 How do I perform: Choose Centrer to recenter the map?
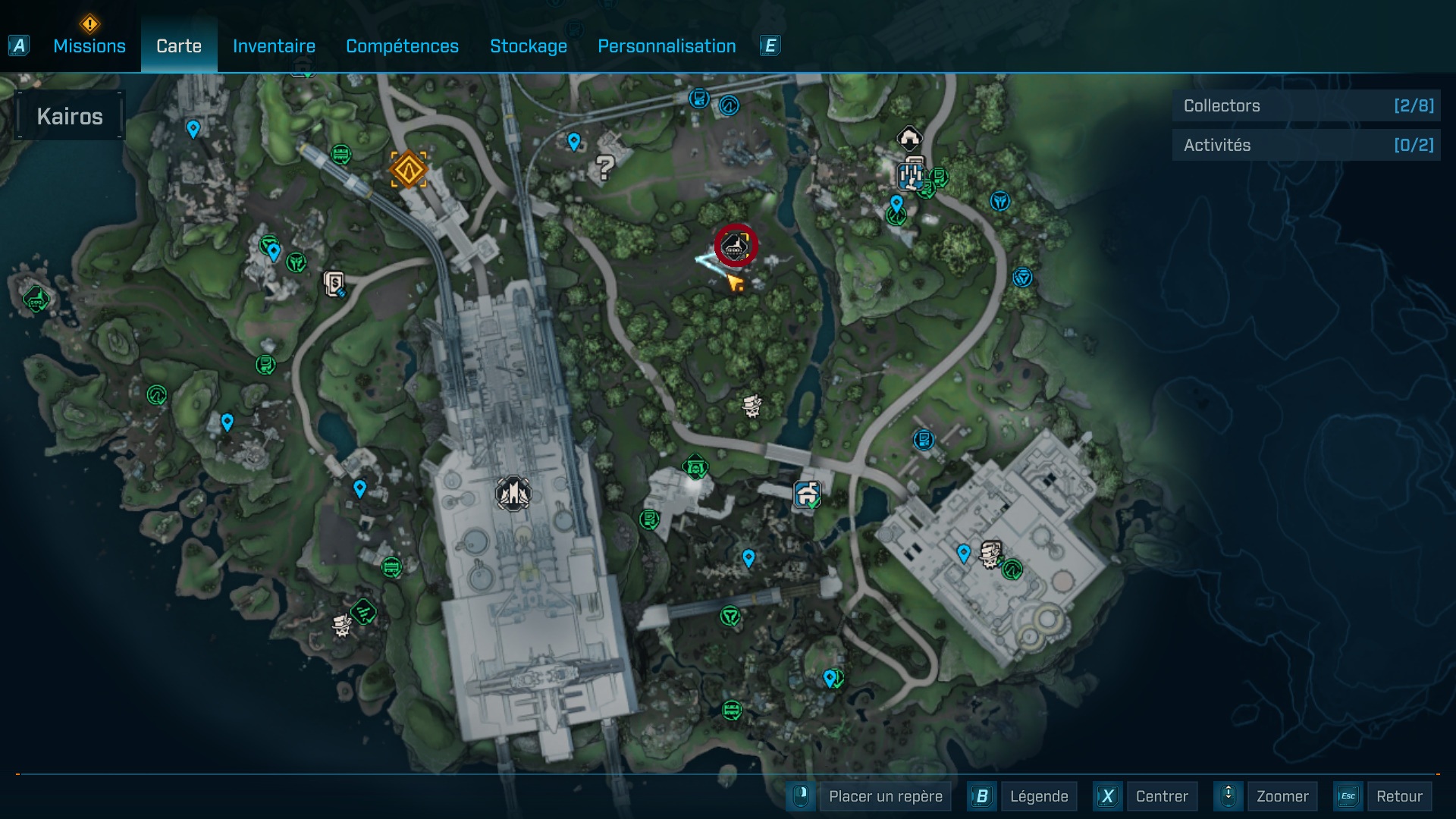[1162, 796]
